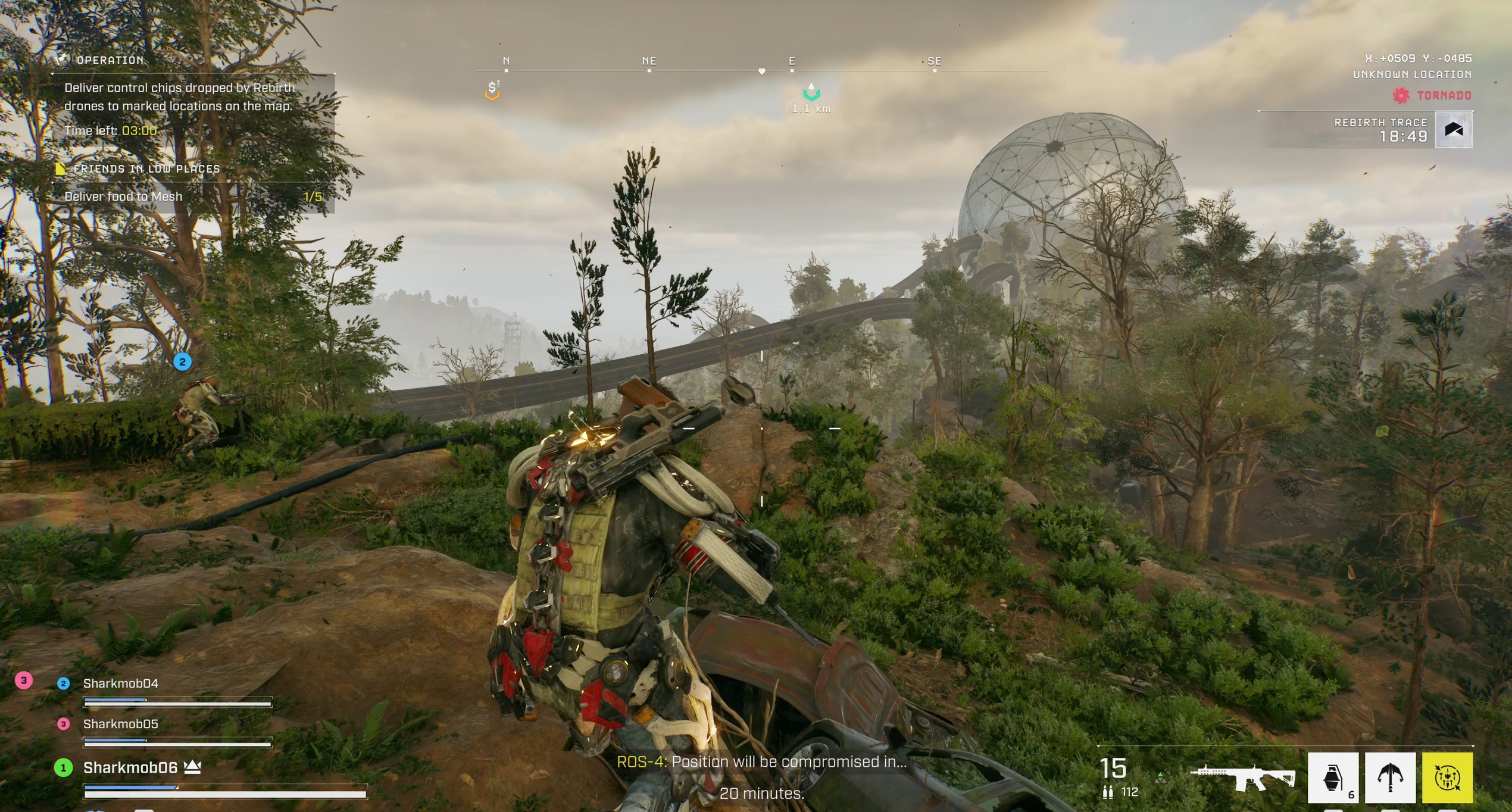The image size is (1512, 812).
Task: Select squadmate Sharkmob05 in the squad list
Action: 121,724
